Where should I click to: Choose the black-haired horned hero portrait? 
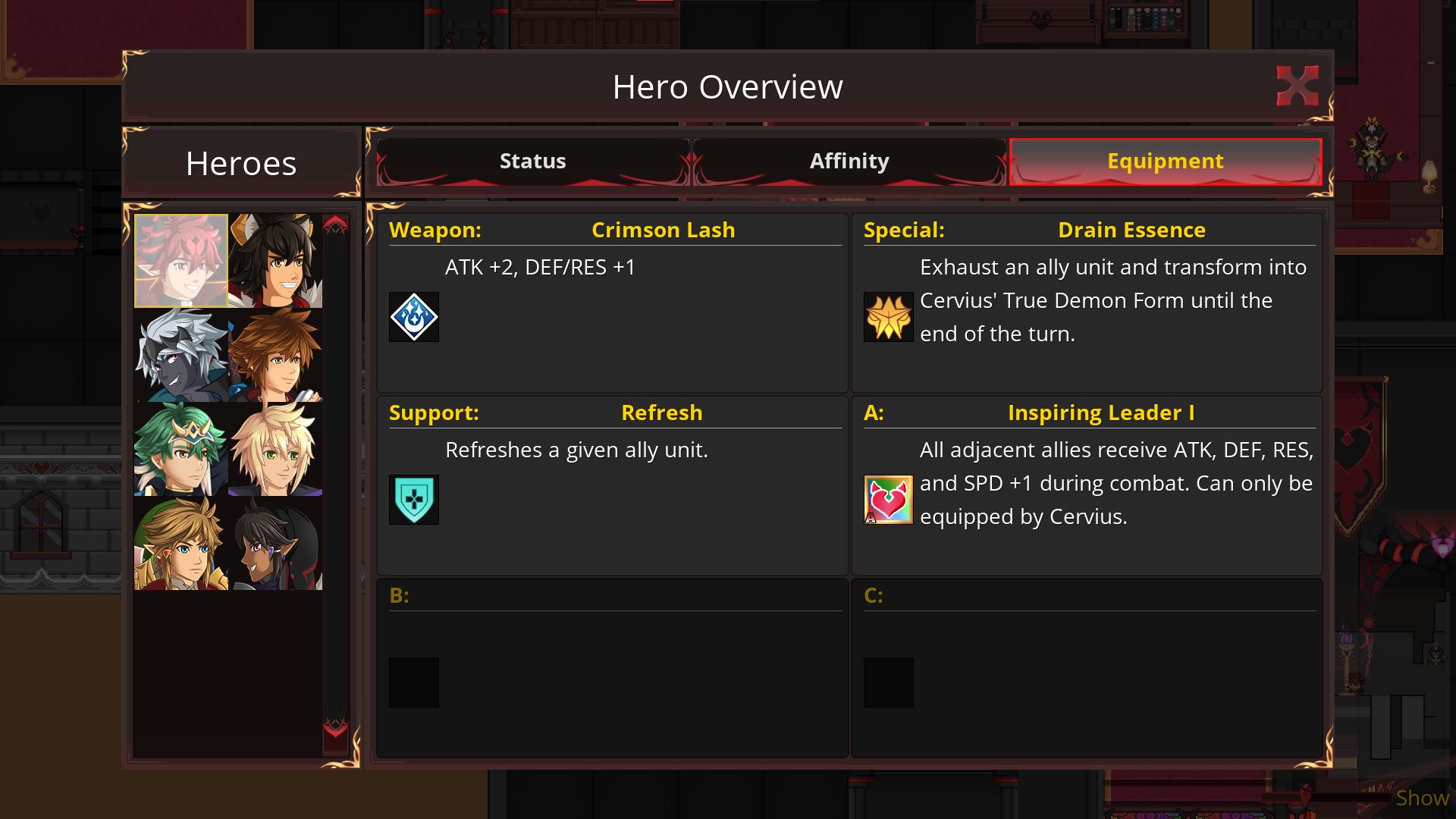[x=275, y=261]
